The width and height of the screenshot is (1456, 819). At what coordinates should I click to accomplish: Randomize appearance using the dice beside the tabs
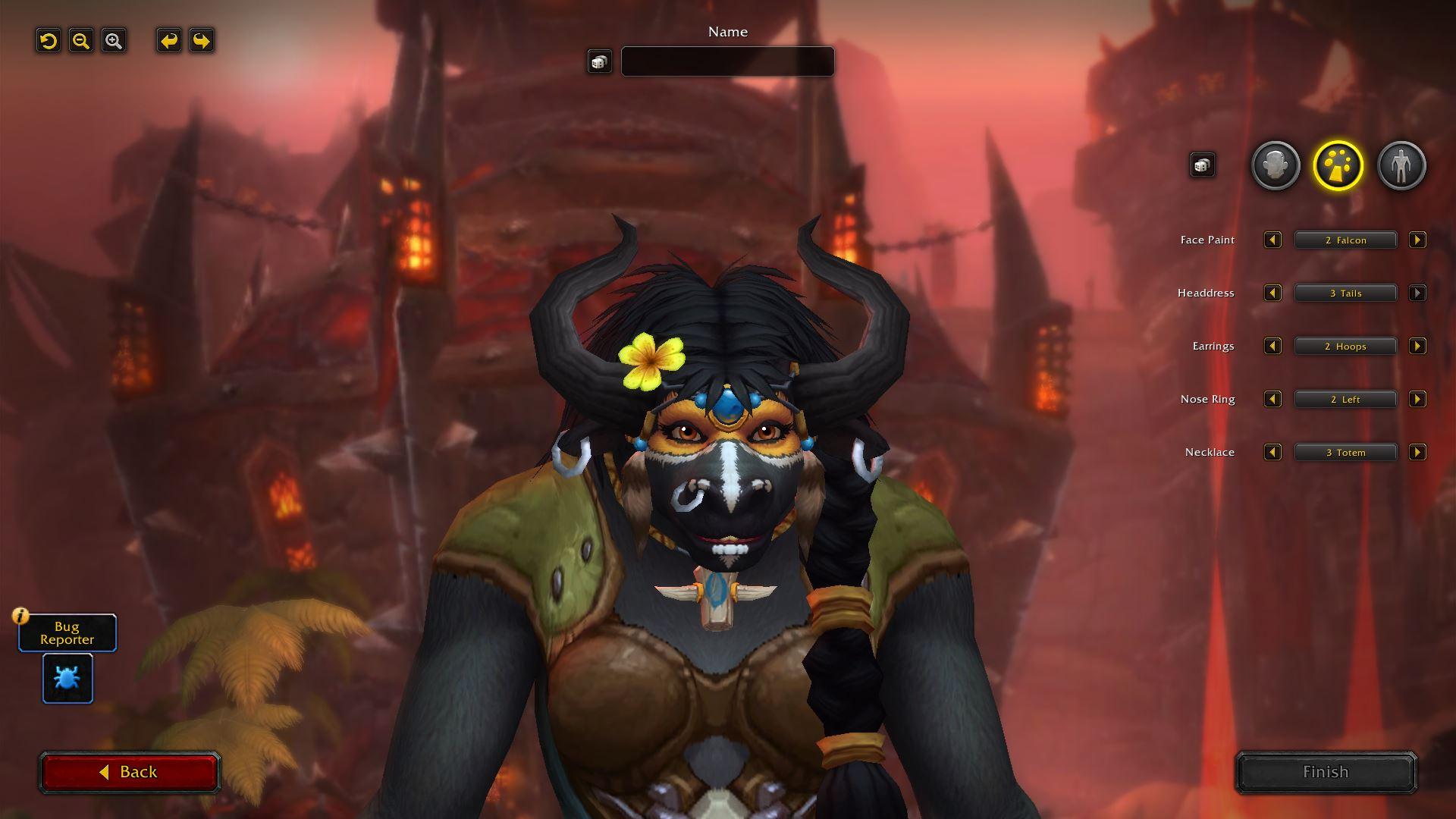click(1202, 165)
